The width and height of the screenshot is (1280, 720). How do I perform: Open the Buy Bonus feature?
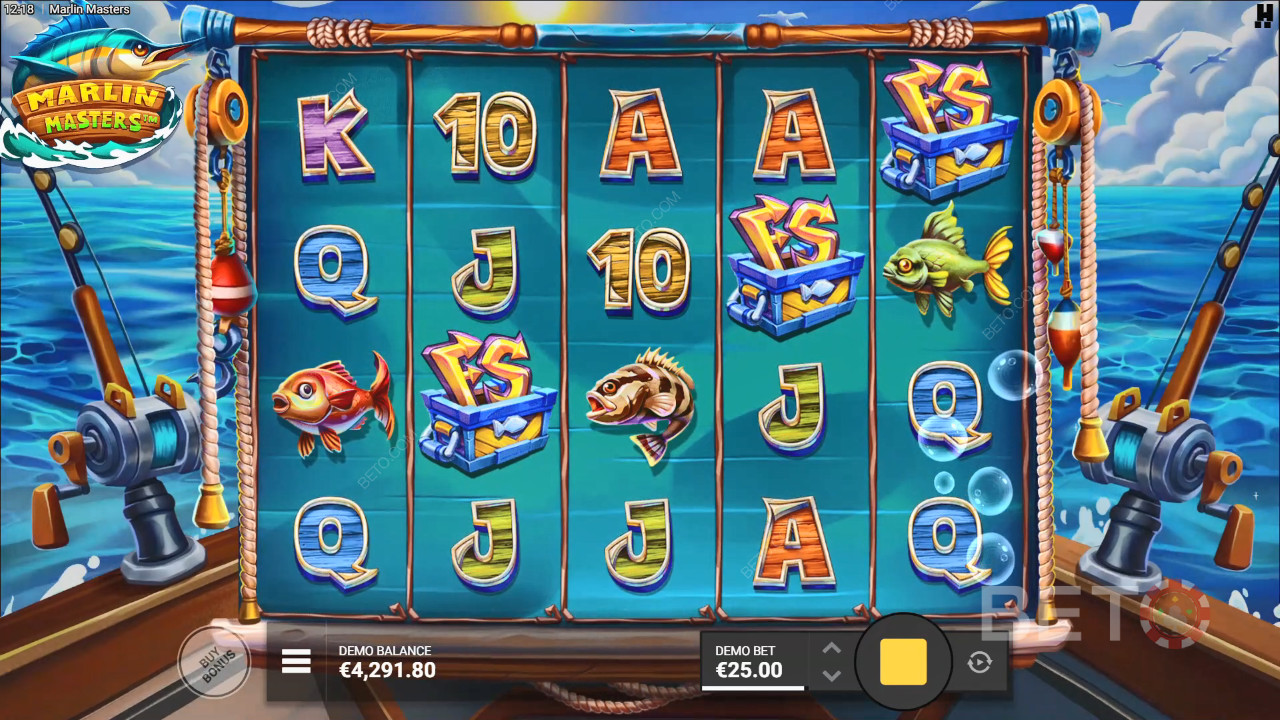[x=213, y=661]
